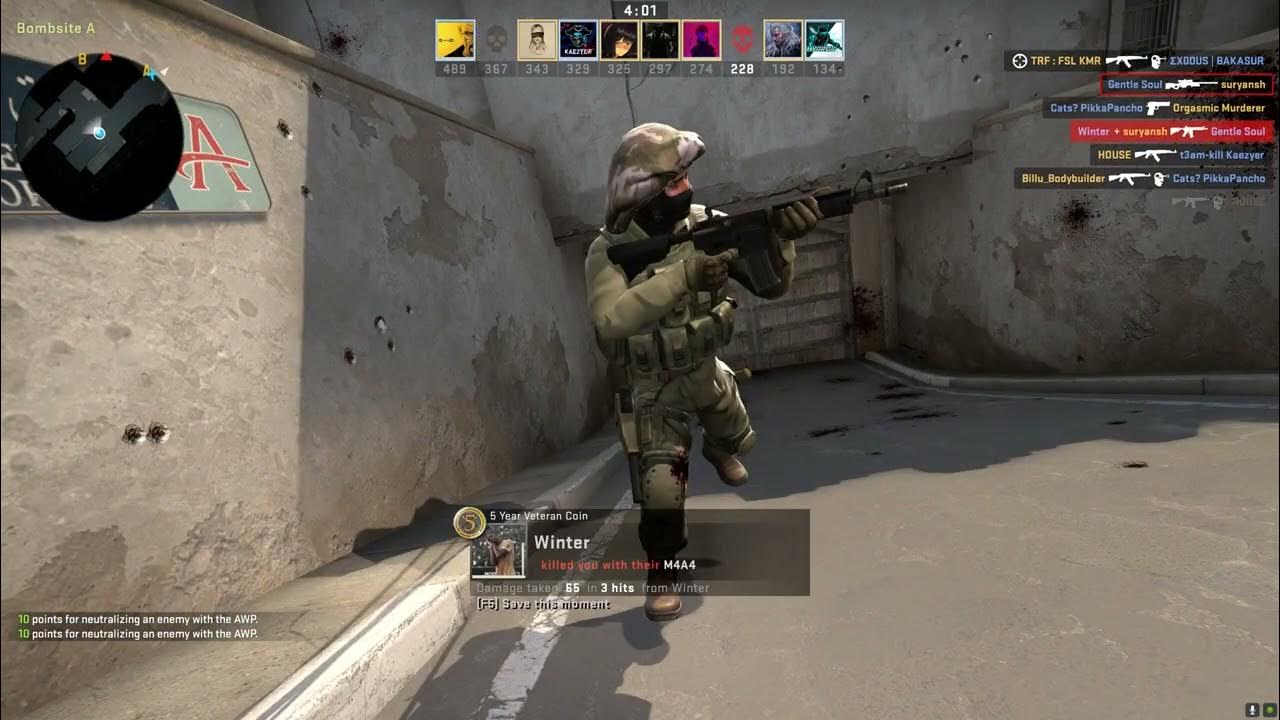Open Winter's killer profile picture
This screenshot has width=1280, height=720.
click(x=498, y=551)
